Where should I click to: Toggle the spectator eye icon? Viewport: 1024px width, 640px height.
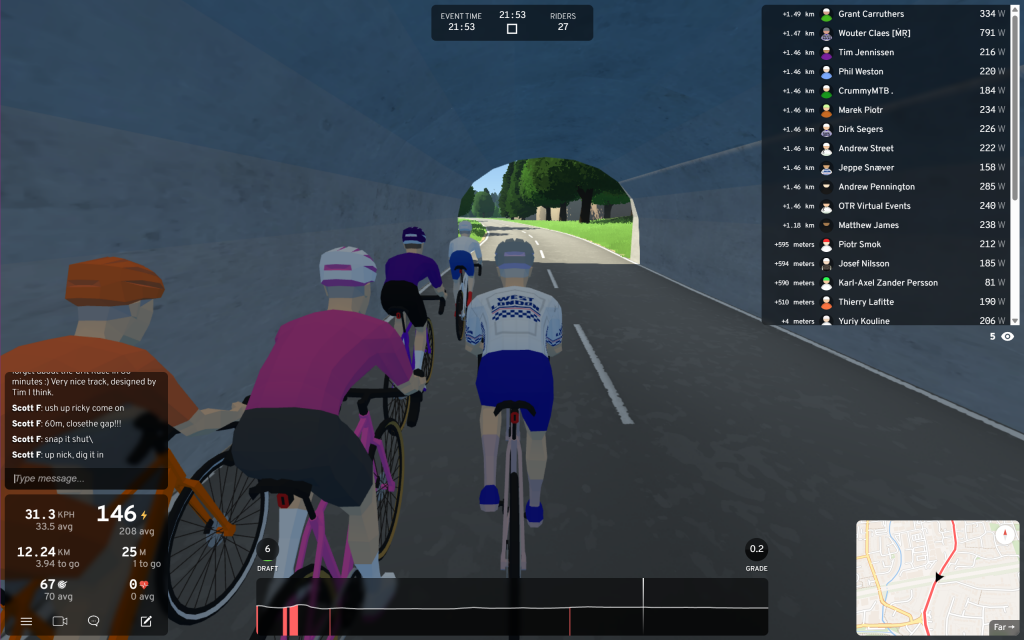(1007, 336)
